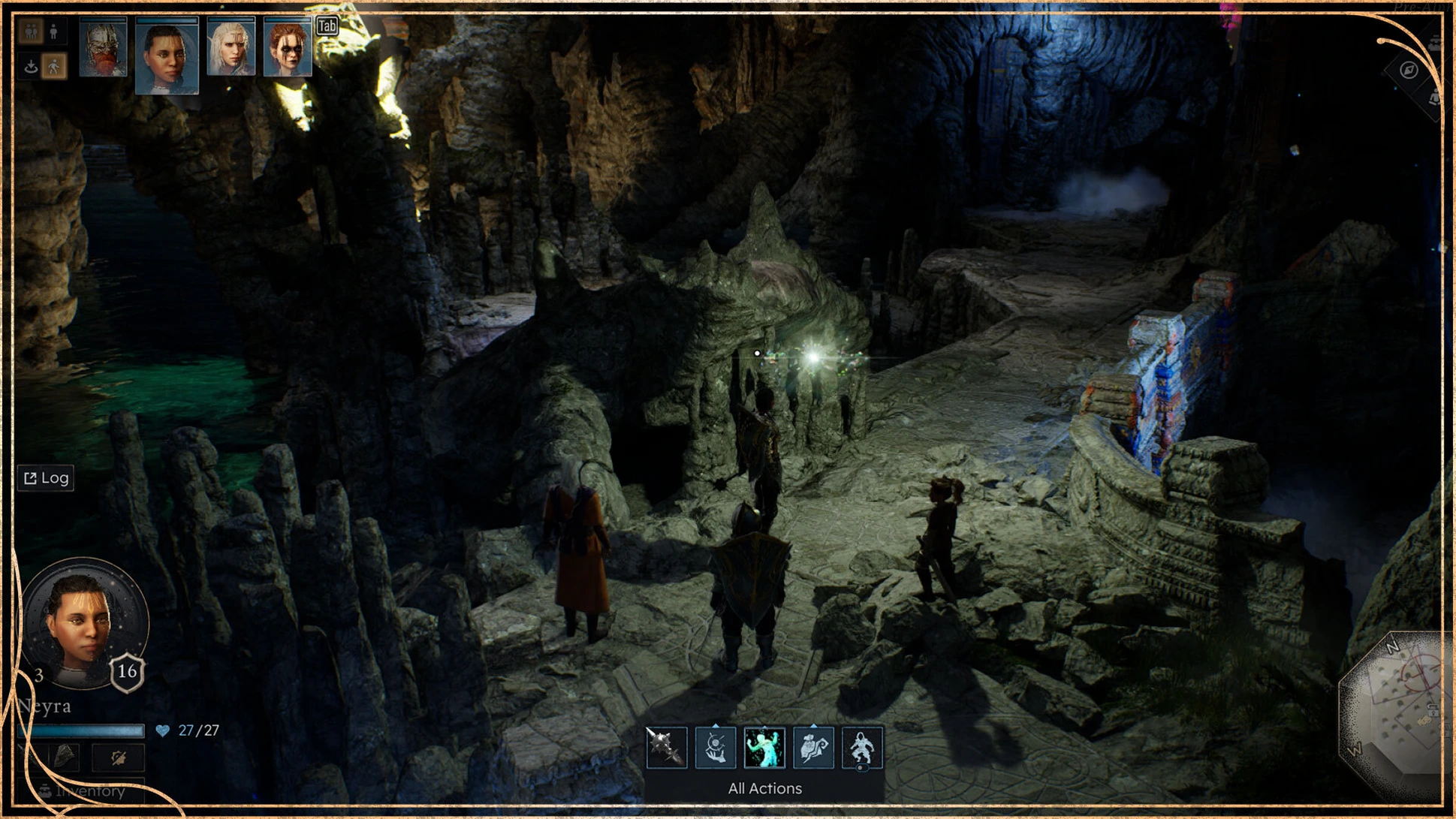Switch to single character control icon
The height and width of the screenshot is (819, 1456).
pos(54,32)
